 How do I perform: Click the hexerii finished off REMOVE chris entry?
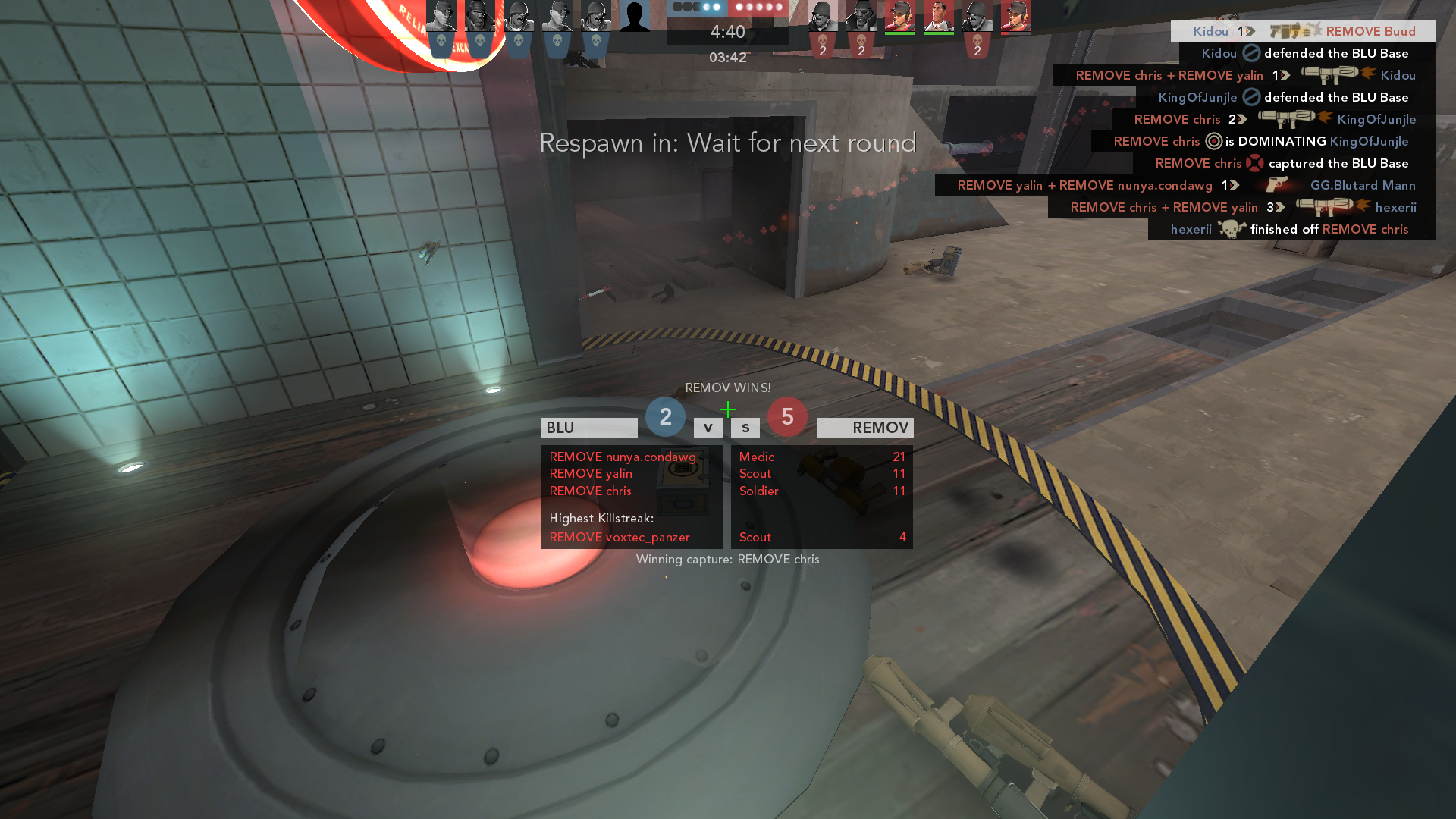1291,229
